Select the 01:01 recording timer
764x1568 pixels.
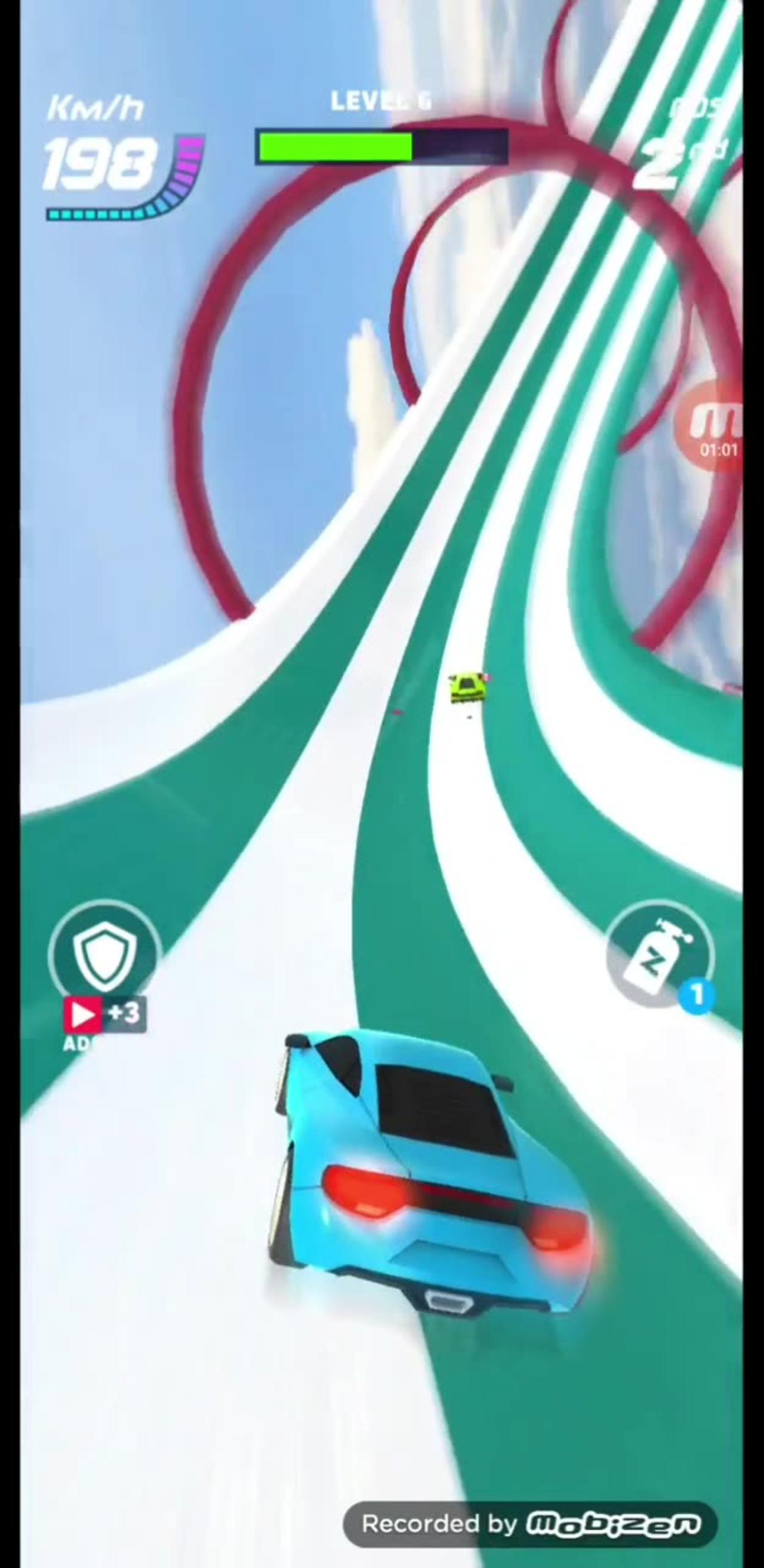(x=718, y=450)
